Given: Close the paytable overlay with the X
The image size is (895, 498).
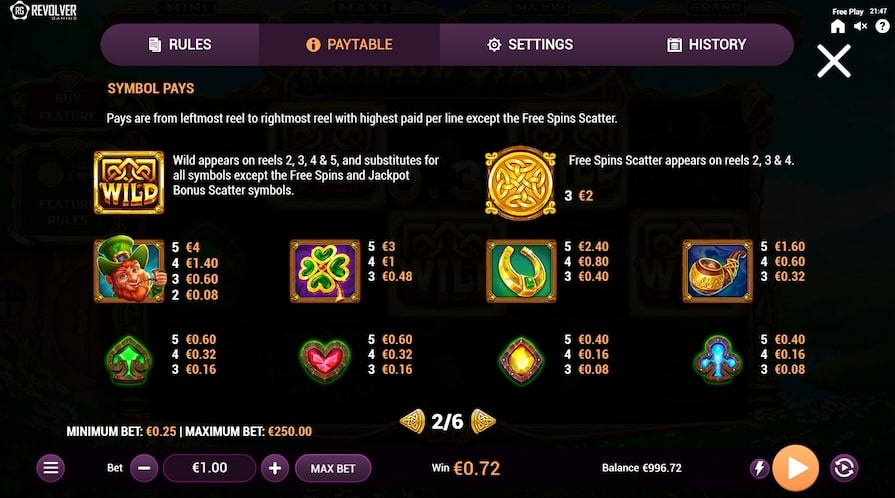Looking at the screenshot, I should [x=833, y=61].
